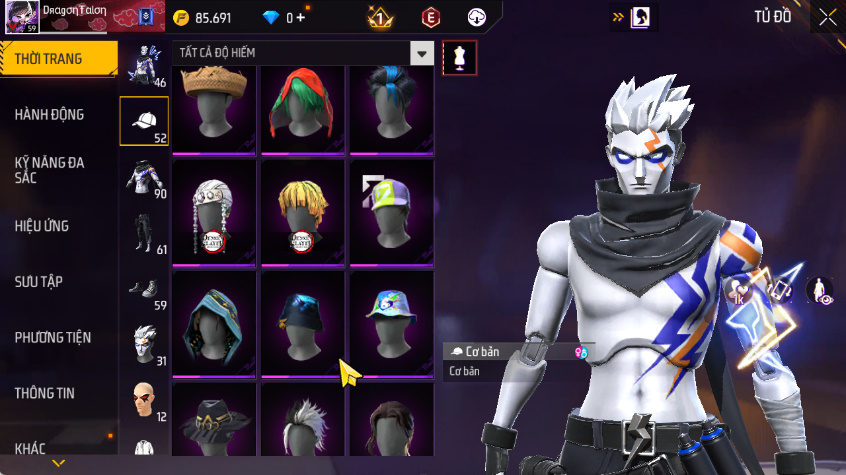Select the yellow spiky hair item

tap(303, 213)
